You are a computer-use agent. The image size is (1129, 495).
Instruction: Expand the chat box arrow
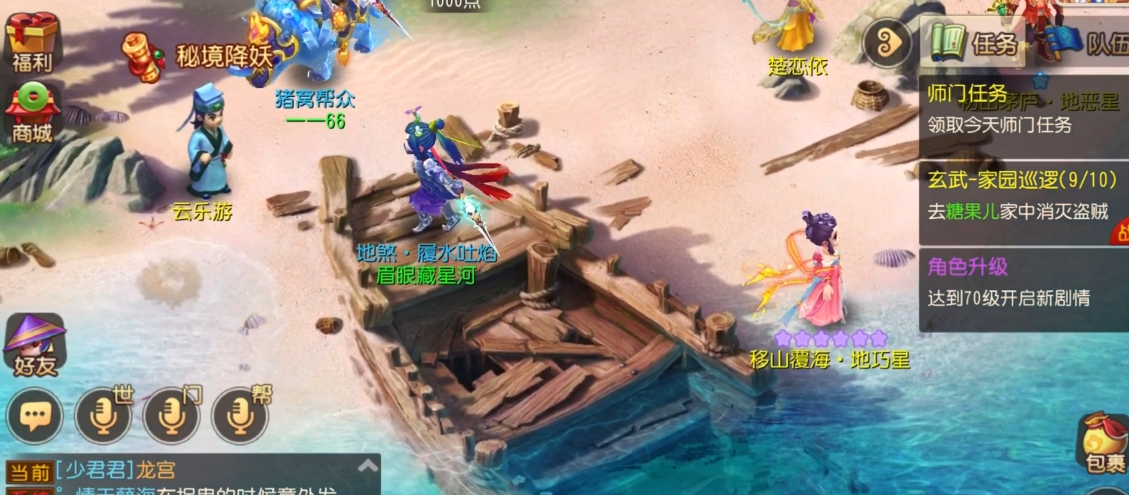coord(368,465)
